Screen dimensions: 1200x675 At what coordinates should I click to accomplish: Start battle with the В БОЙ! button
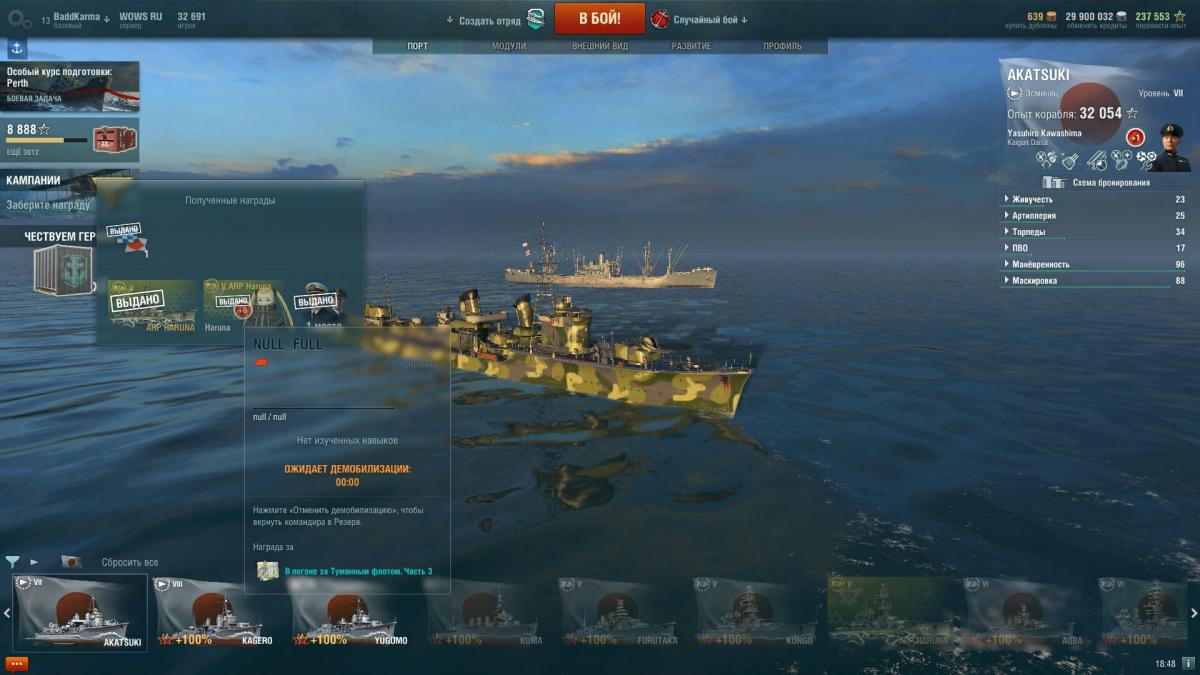click(600, 18)
